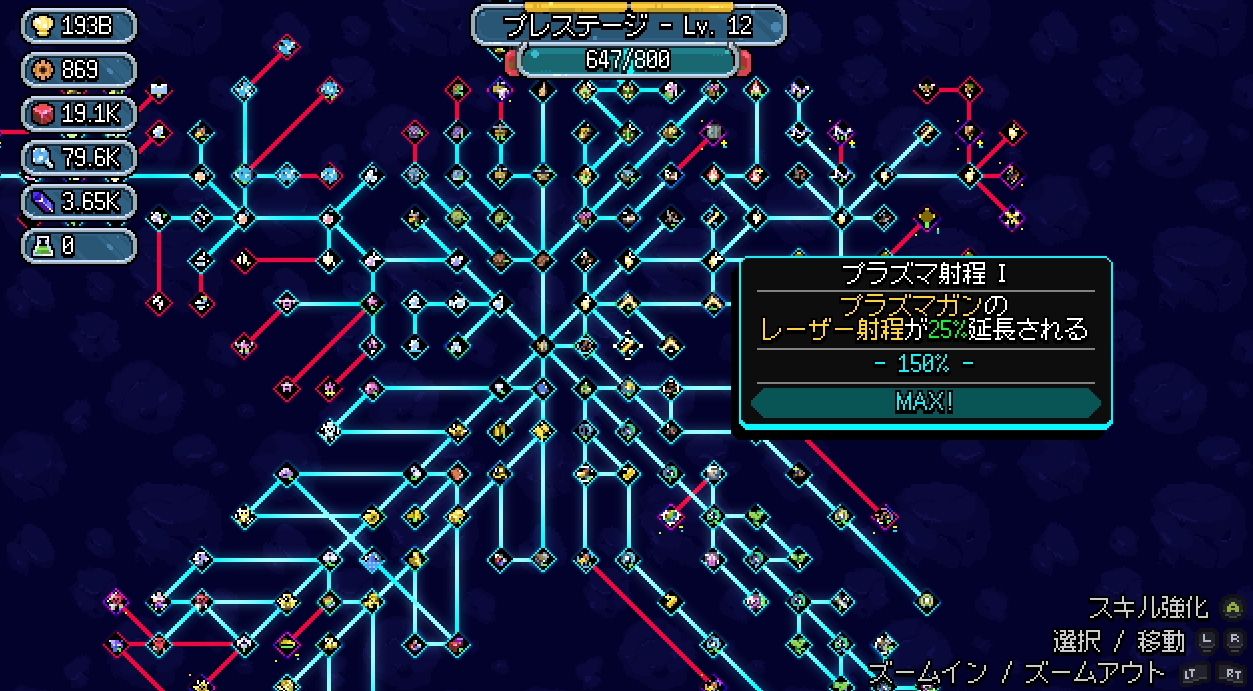Click the MAX! button in the tooltip
This screenshot has width=1253, height=691.
925,402
